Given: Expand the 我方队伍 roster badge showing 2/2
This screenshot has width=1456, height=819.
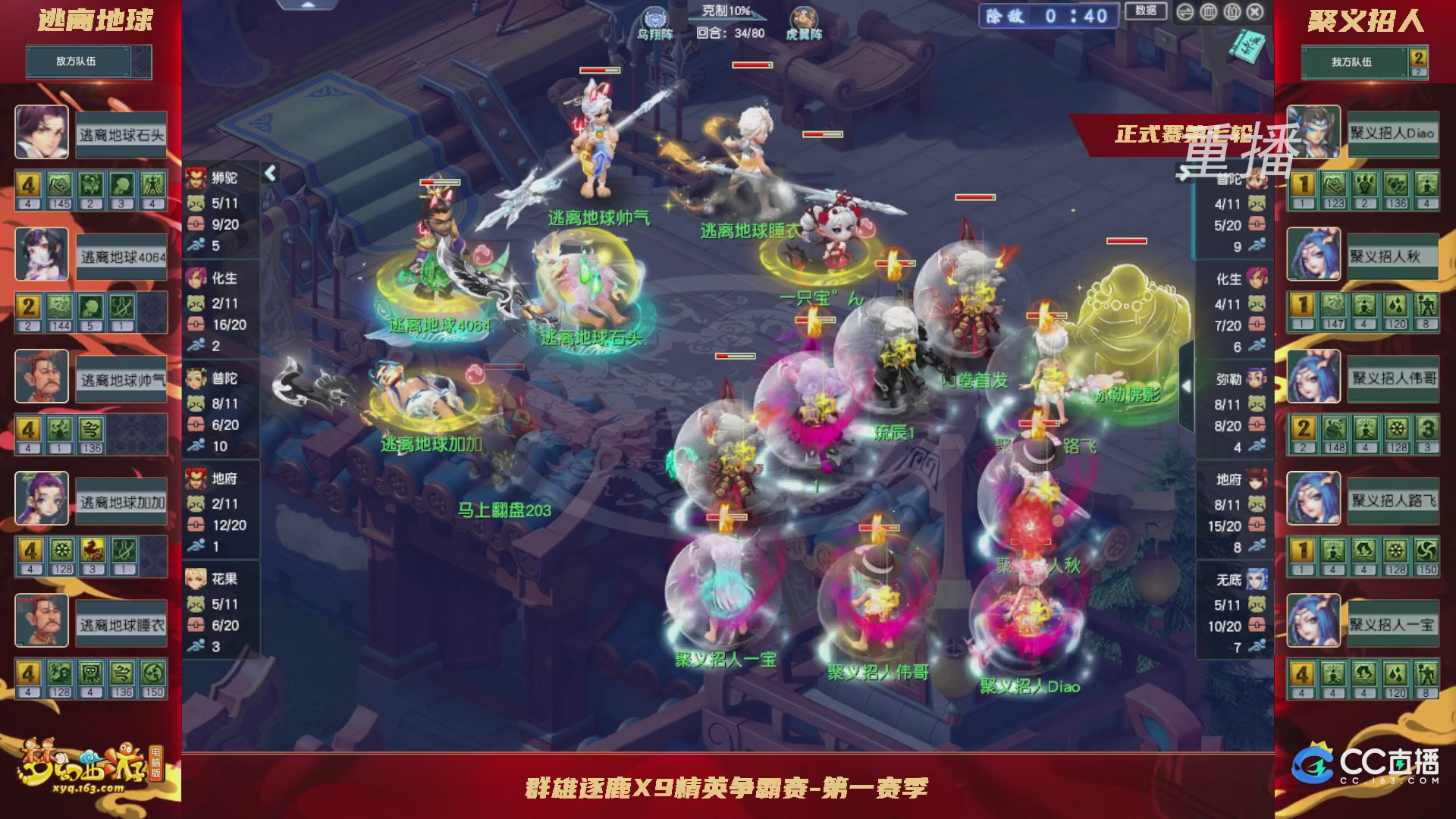Looking at the screenshot, I should click(1417, 61).
